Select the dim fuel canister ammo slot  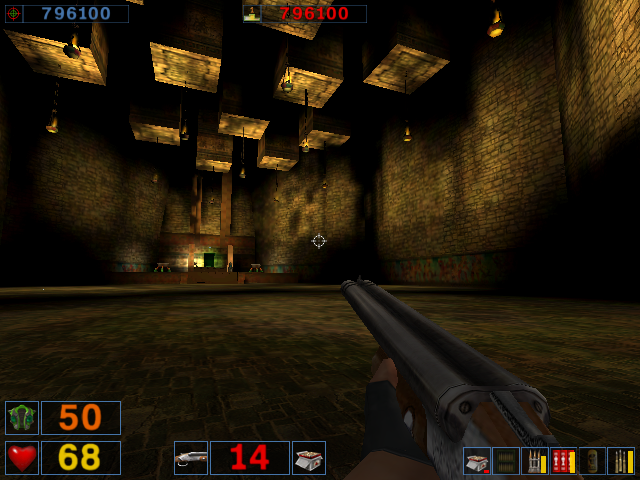click(x=592, y=461)
